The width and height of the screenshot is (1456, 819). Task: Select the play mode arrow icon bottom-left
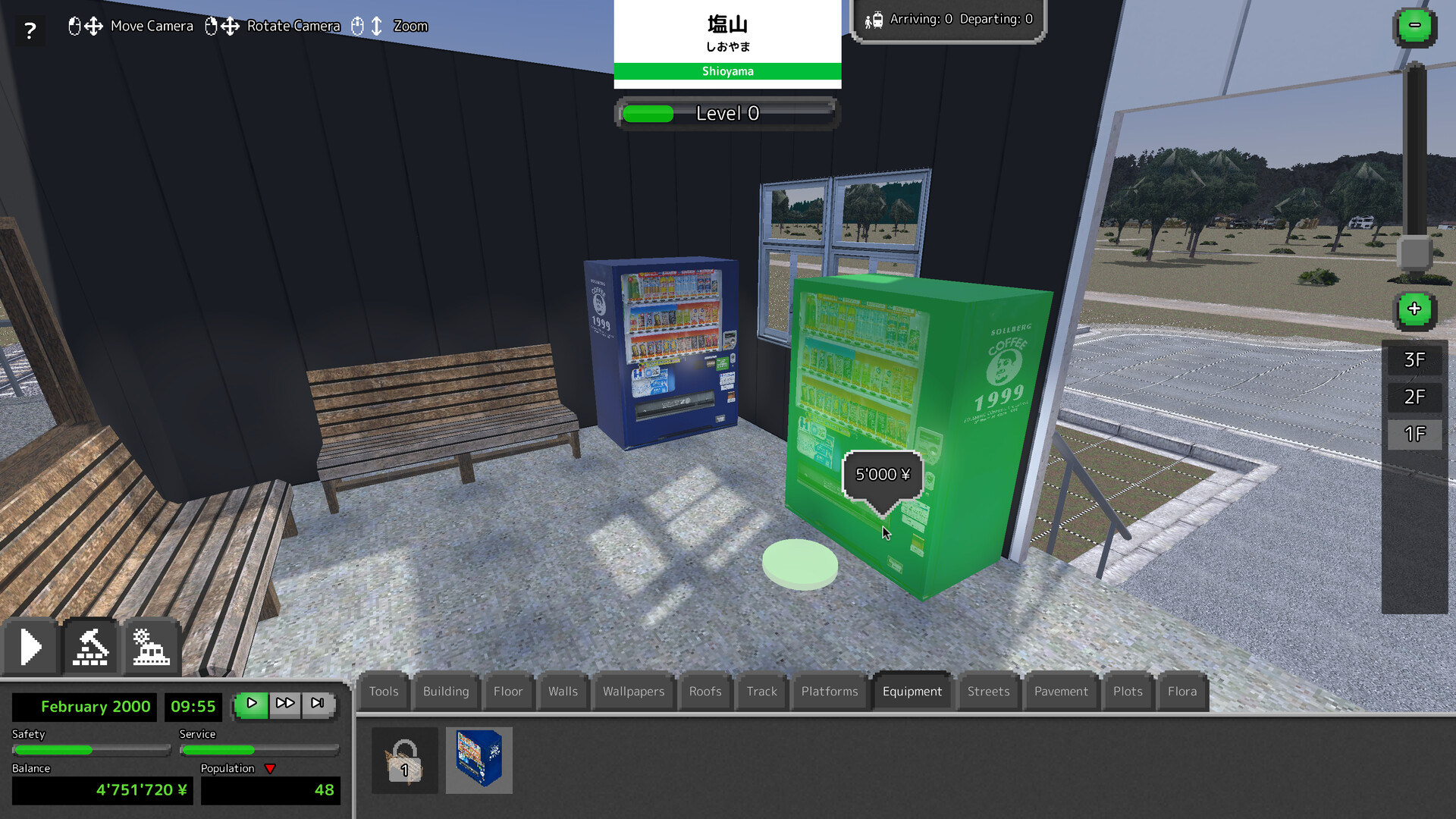pos(30,646)
